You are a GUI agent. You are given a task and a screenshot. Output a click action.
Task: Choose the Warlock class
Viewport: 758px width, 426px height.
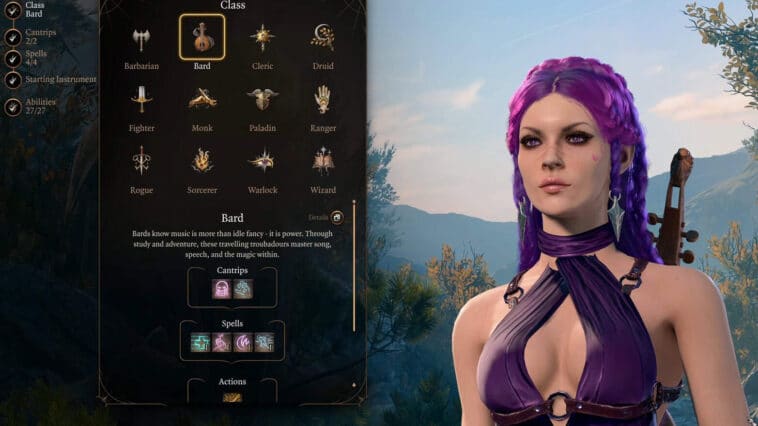pos(263,160)
